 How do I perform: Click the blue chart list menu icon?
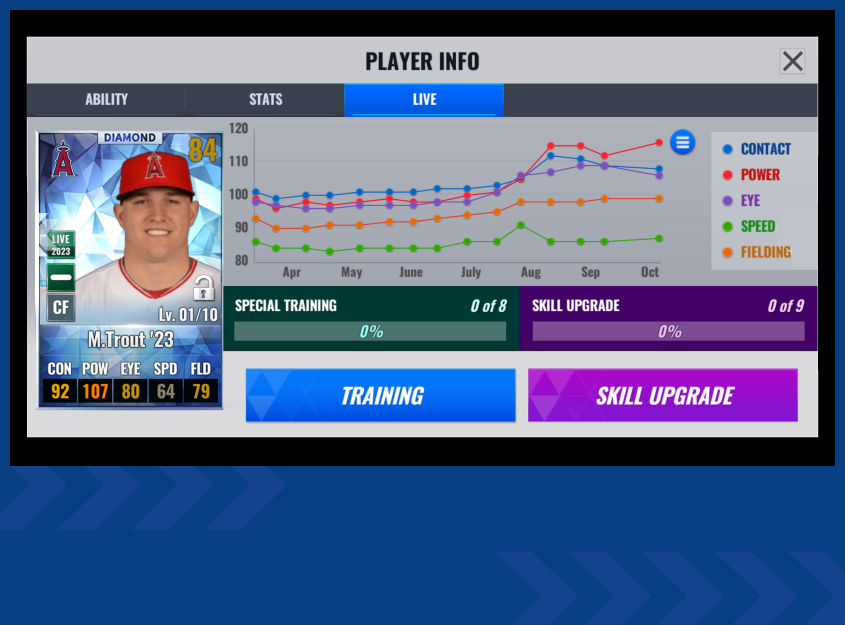pyautogui.click(x=683, y=142)
